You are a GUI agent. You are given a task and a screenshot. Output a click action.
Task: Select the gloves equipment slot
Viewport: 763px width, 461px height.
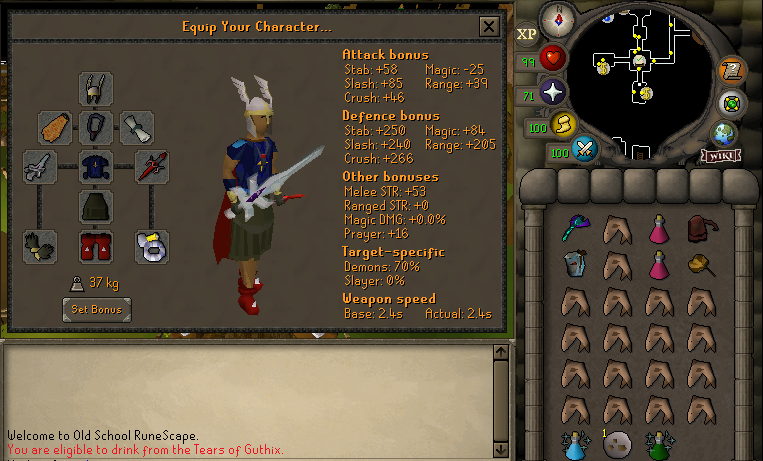pyautogui.click(x=41, y=244)
